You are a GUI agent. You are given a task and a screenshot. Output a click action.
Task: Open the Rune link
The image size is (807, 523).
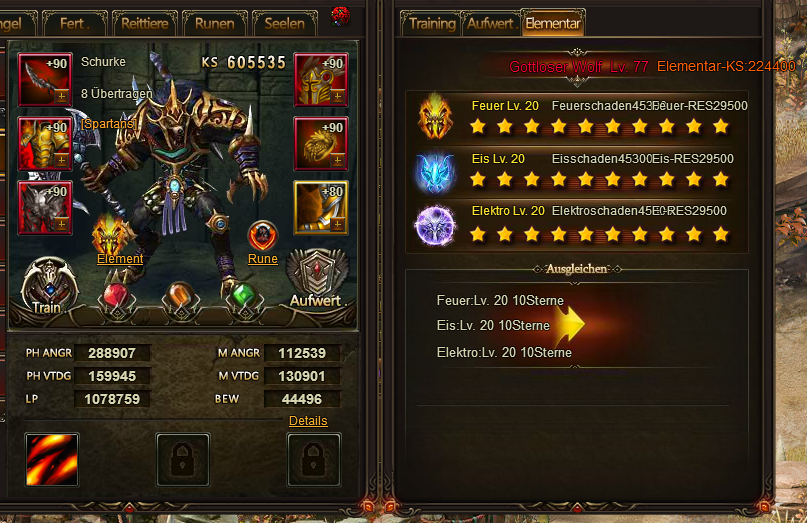coord(262,259)
